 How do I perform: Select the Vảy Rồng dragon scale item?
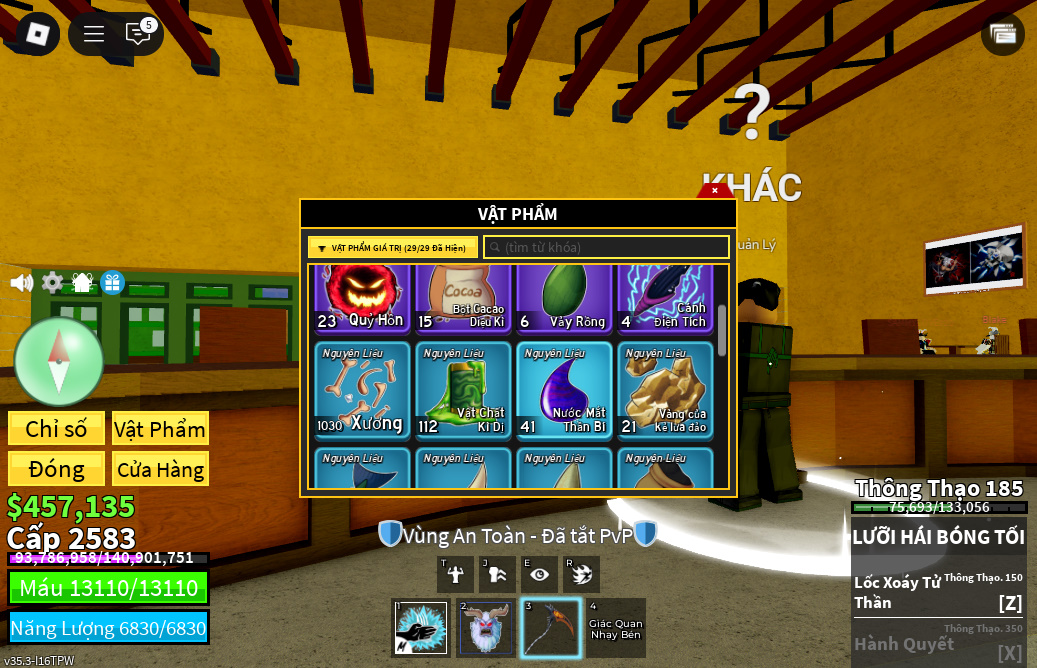click(x=564, y=299)
